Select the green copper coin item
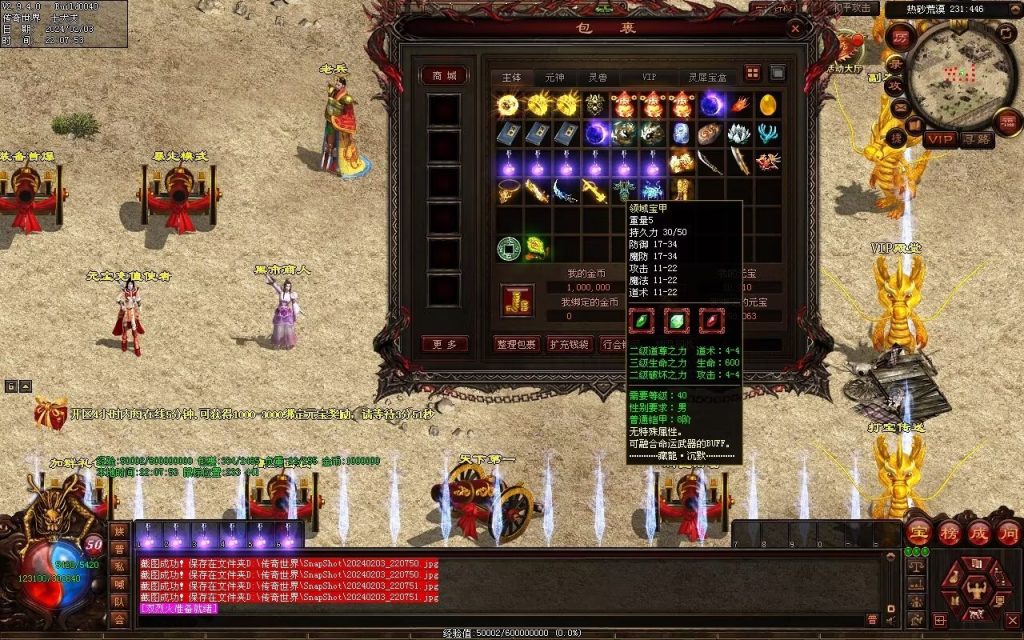Screen dimensions: 1024x640 (x=509, y=246)
